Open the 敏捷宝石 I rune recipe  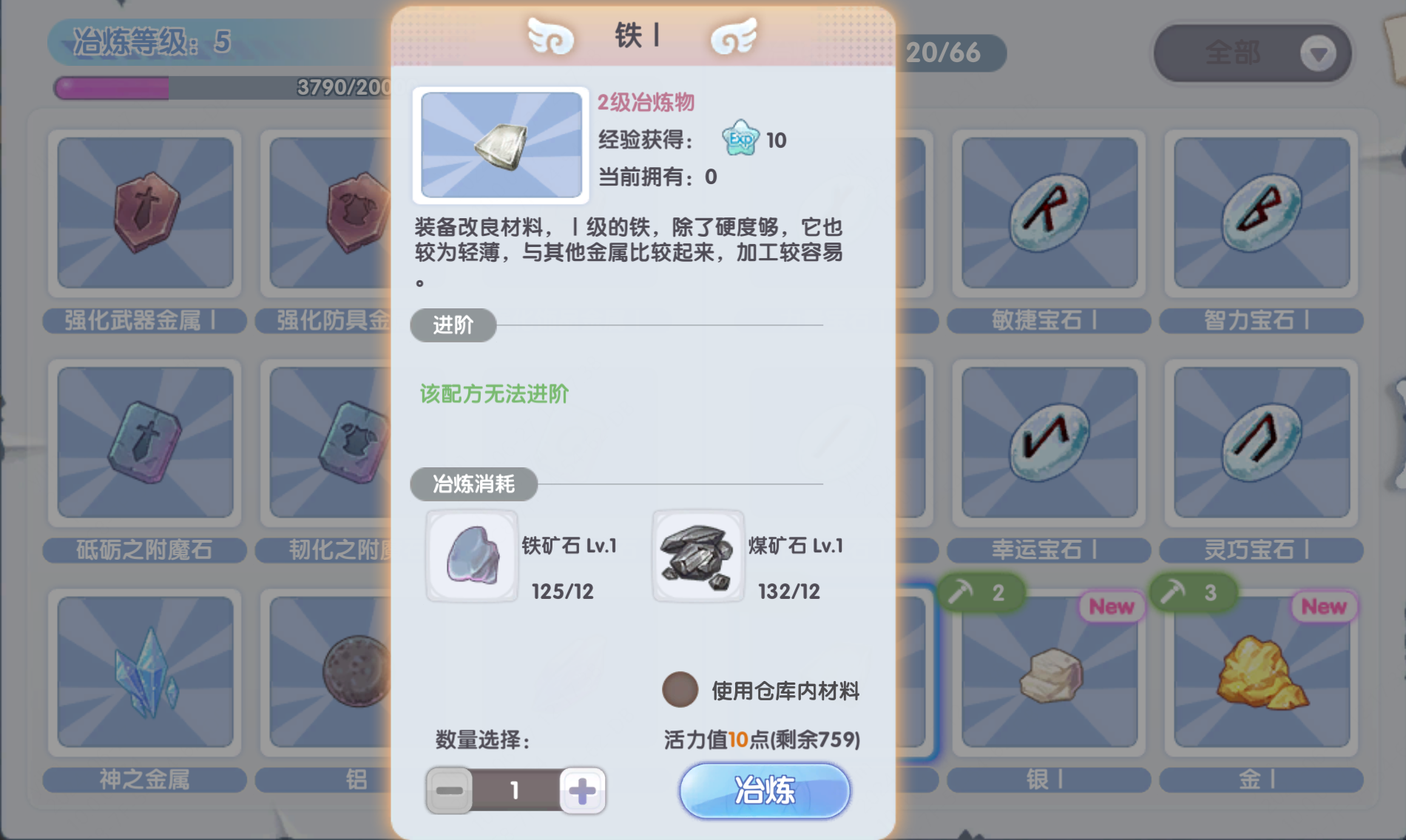[x=1047, y=214]
